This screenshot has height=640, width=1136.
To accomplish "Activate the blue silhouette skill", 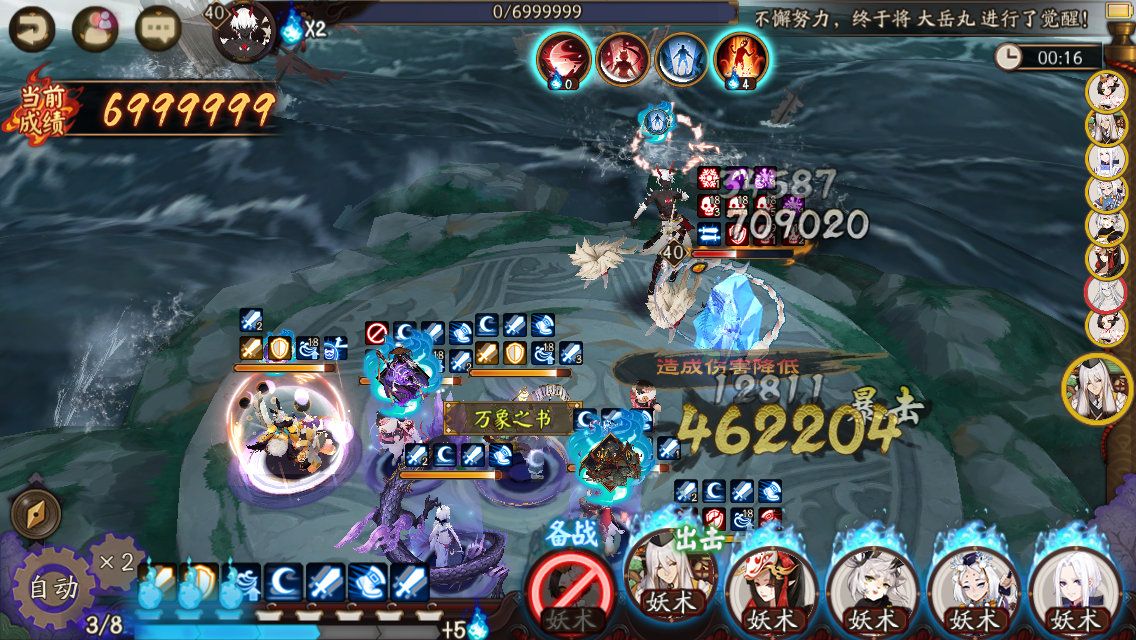I will point(681,58).
